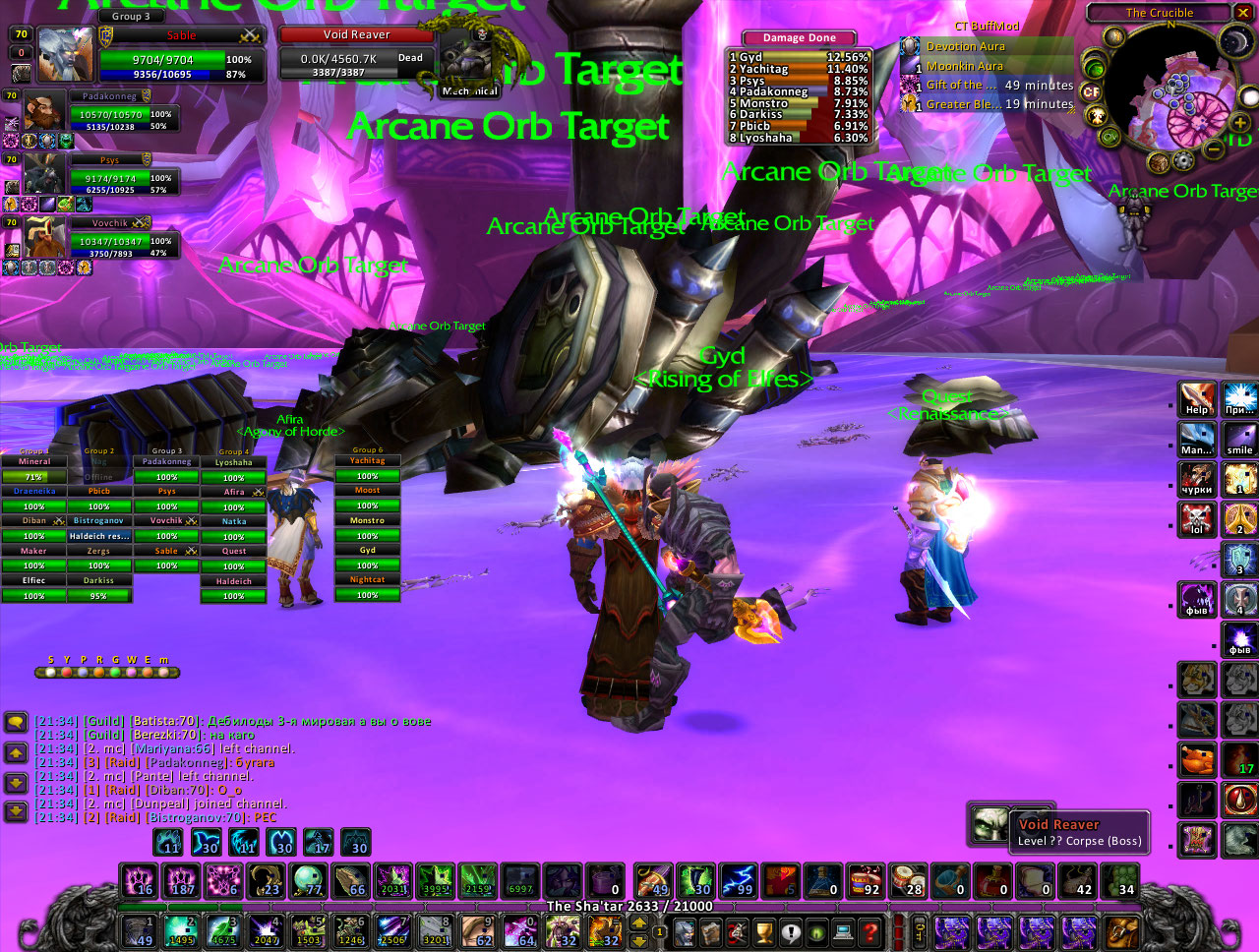Open the CF minimap addon button
Viewport: 1259px width, 952px height.
tap(1091, 92)
